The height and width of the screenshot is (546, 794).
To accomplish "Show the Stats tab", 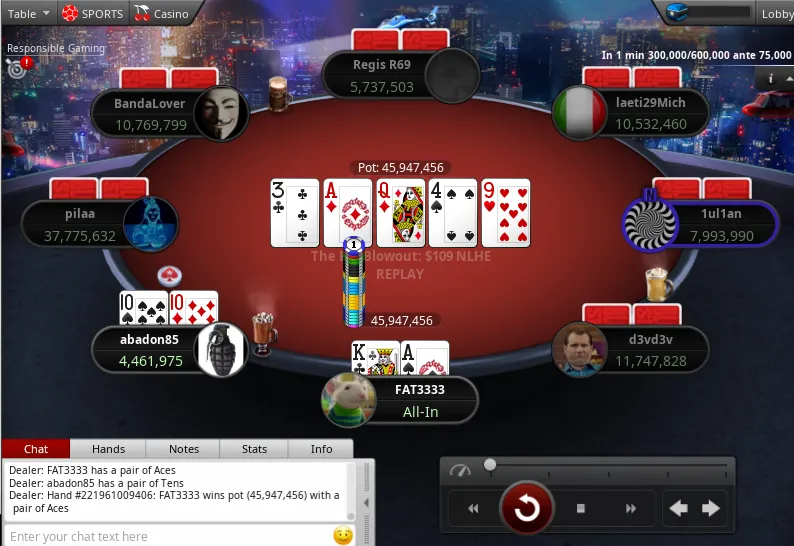I will pos(255,450).
